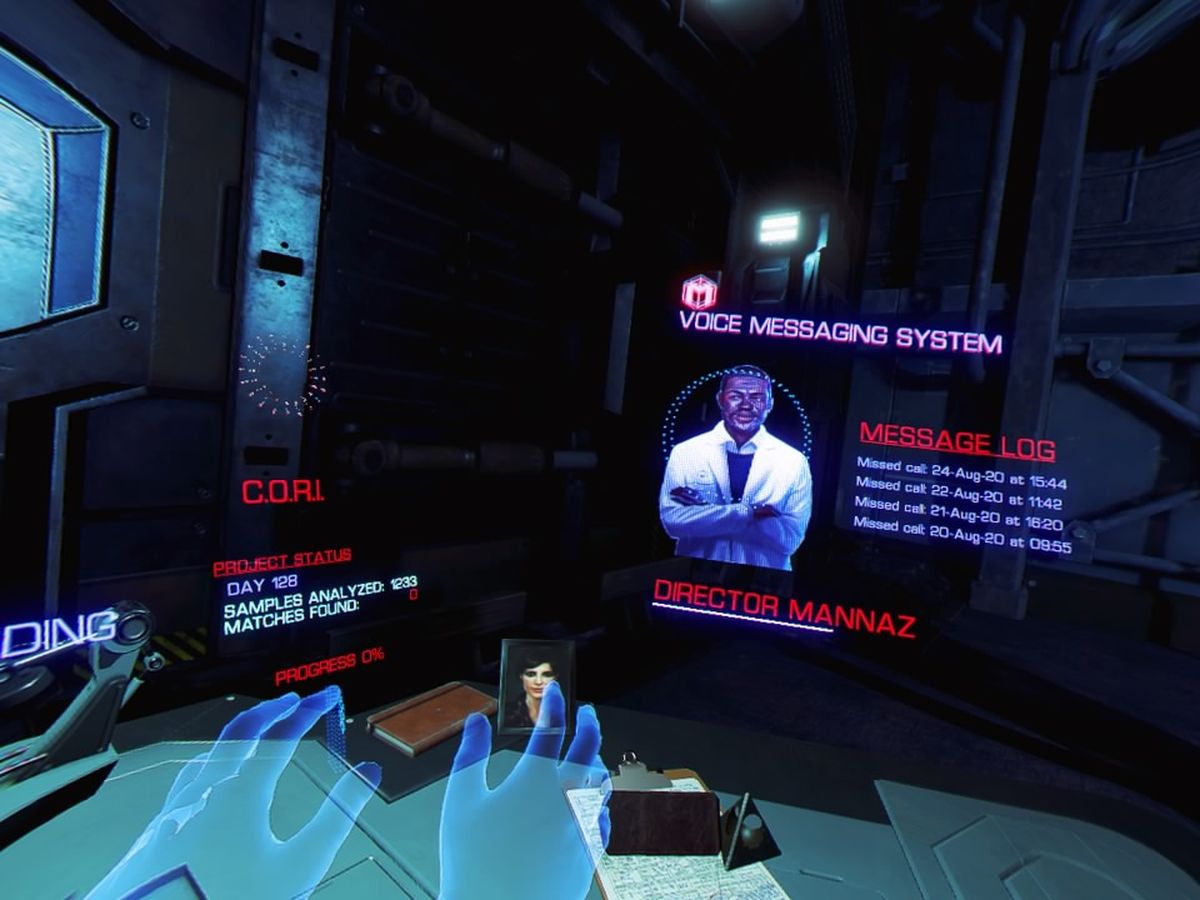Open the missed call from 22-Aug-20
Image resolution: width=1200 pixels, height=900 pixels.
(x=958, y=495)
